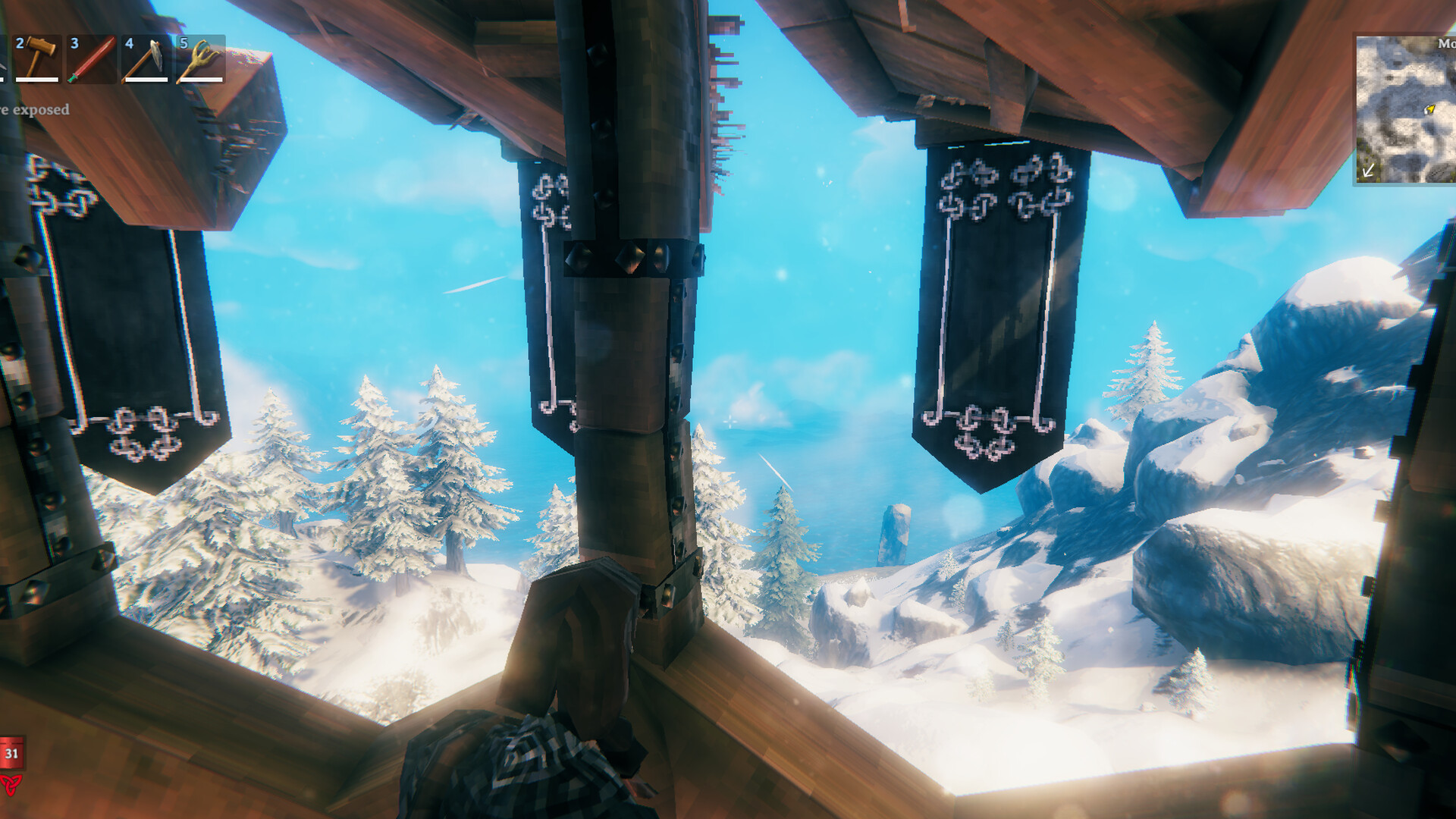Toggle the axe equipped state in slot 4
This screenshot has width=1456, height=819.
point(146,57)
